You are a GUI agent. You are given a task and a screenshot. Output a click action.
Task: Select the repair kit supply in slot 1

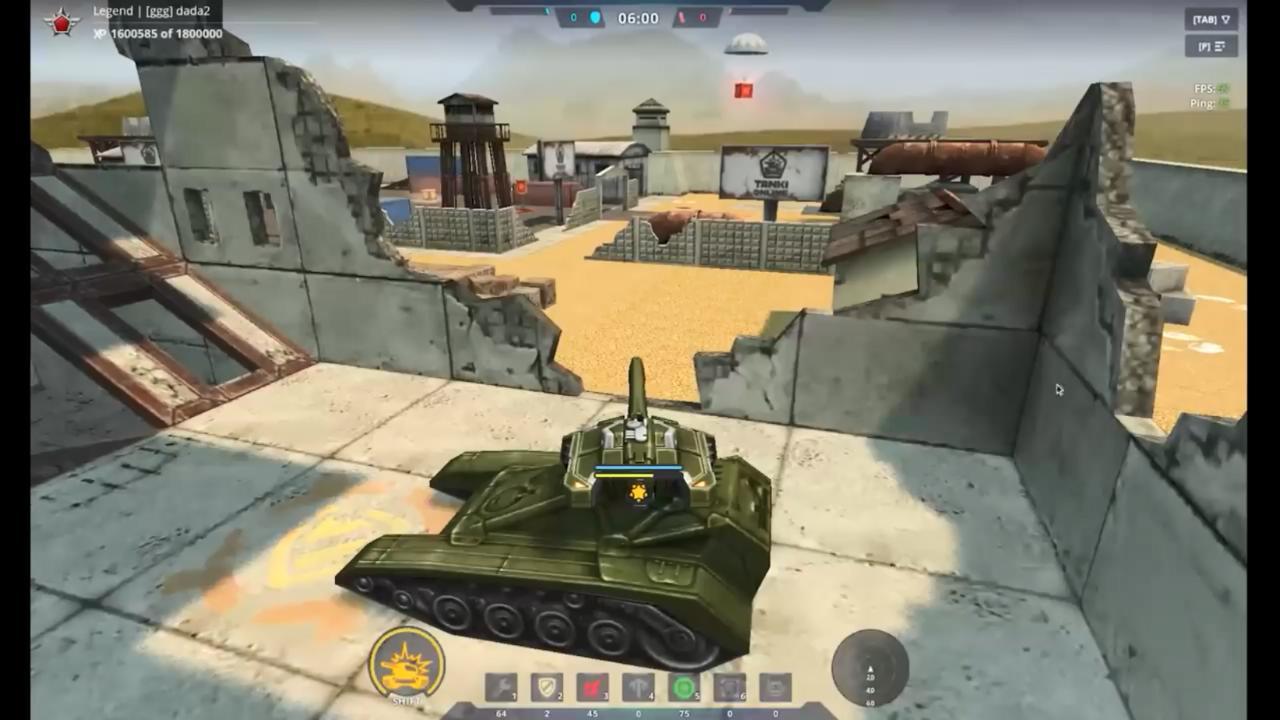pyautogui.click(x=500, y=688)
